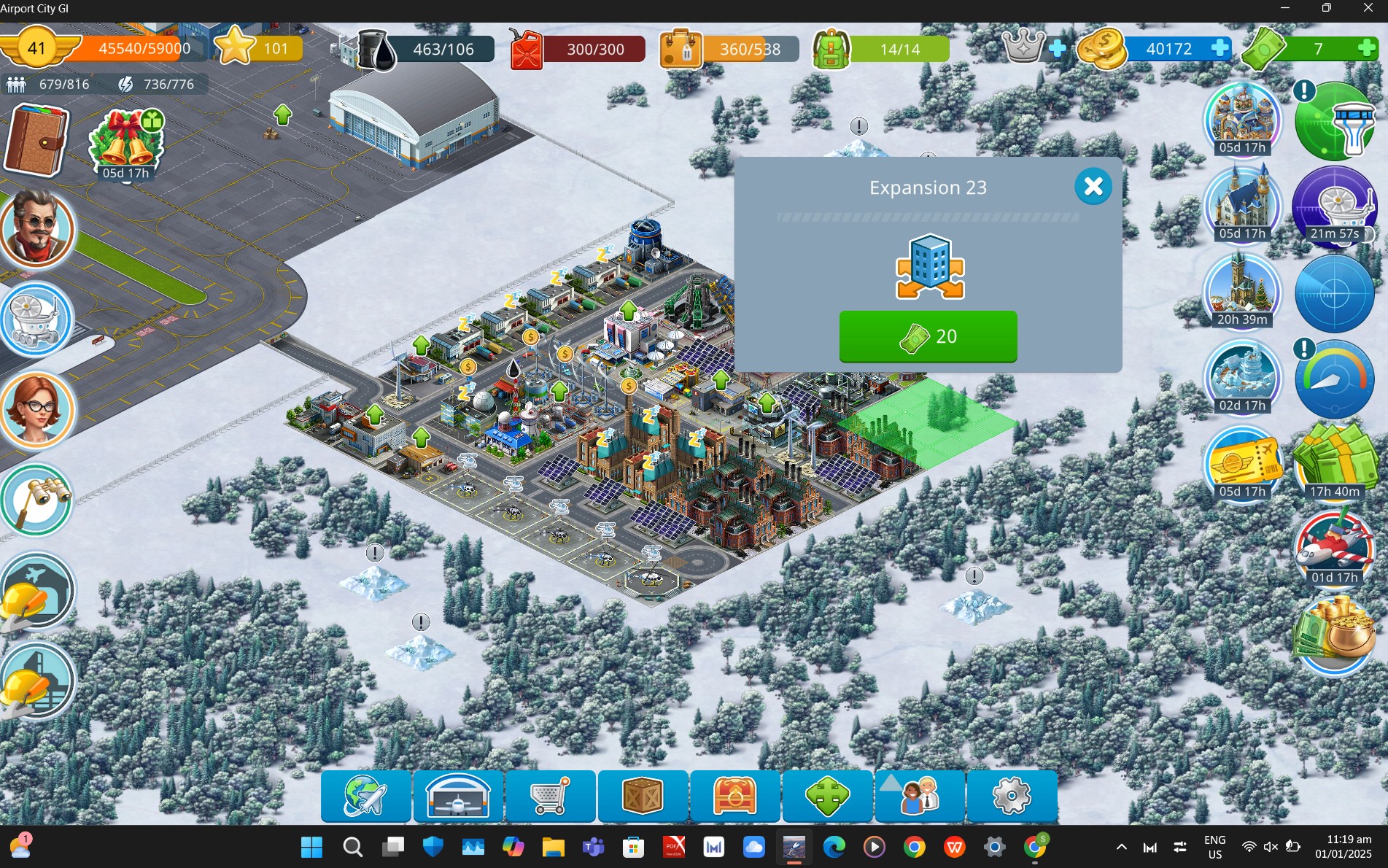
Task: Select the red-haired woman with glasses portrait
Action: pyautogui.click(x=36, y=410)
